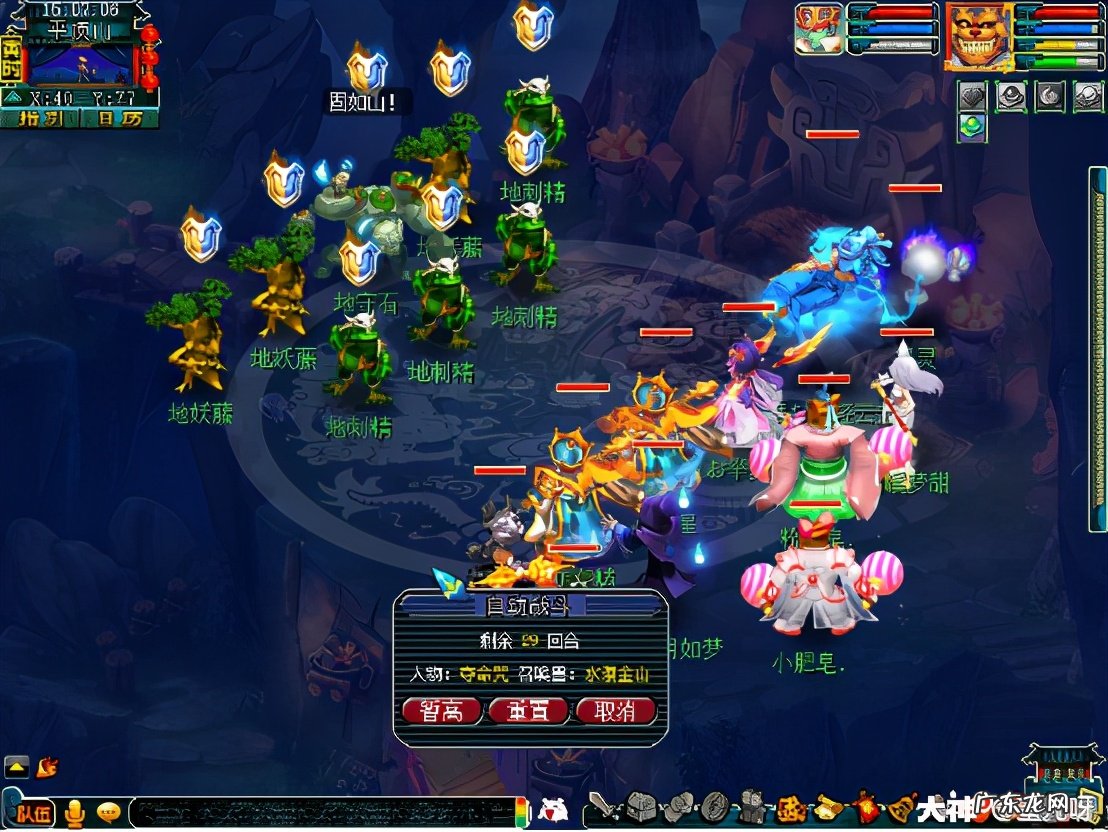1108x832 pixels.
Task: Click the sword icon in bottom toolbar
Action: [x=602, y=806]
